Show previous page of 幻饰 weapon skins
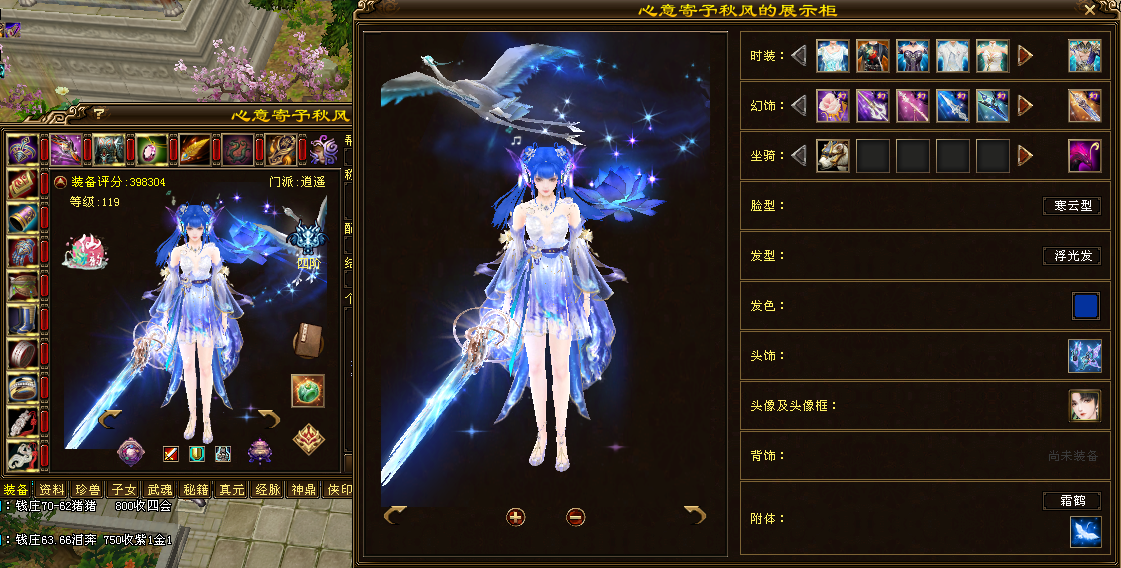 tap(799, 106)
